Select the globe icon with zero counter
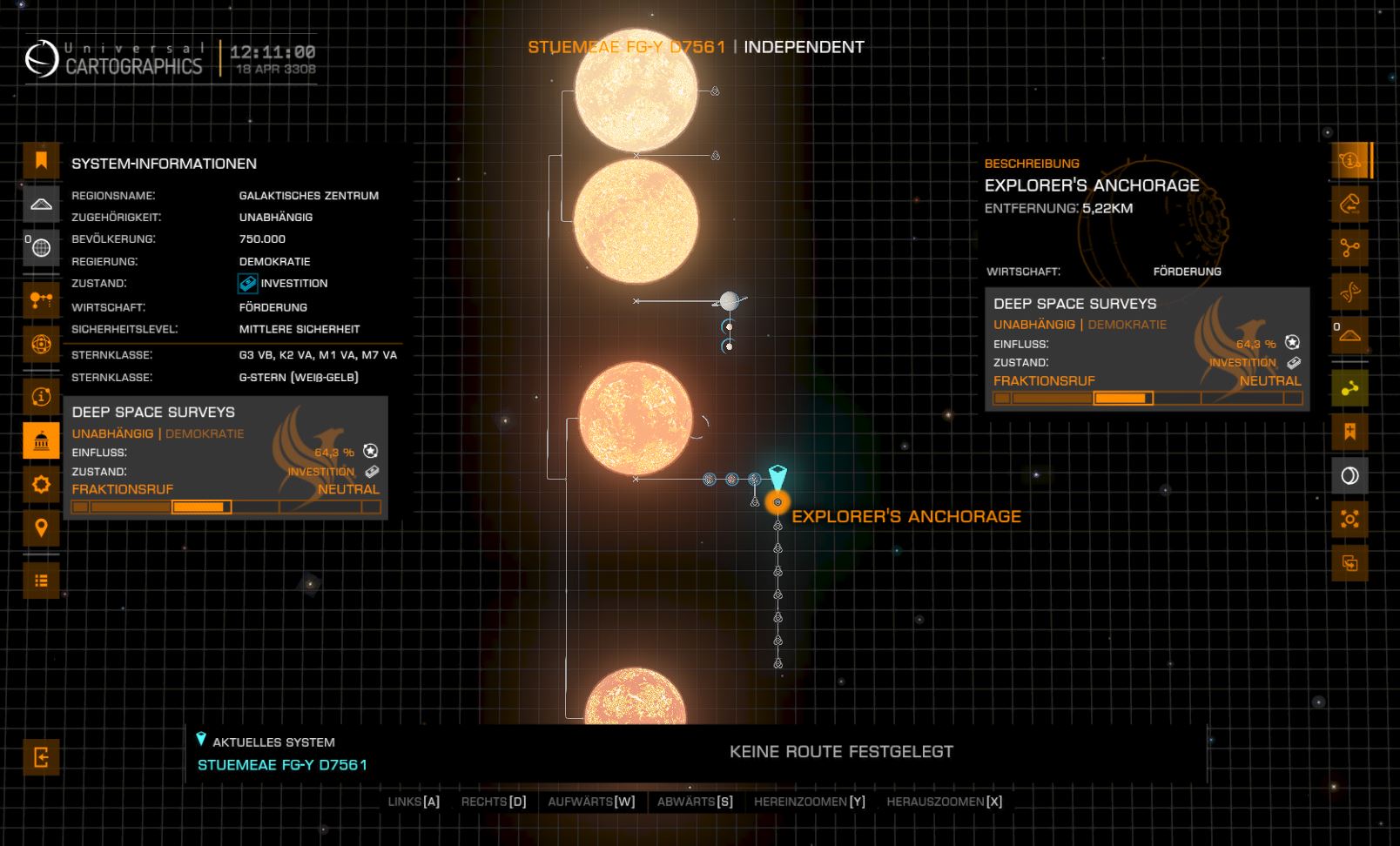The width and height of the screenshot is (1400, 846). 41,248
